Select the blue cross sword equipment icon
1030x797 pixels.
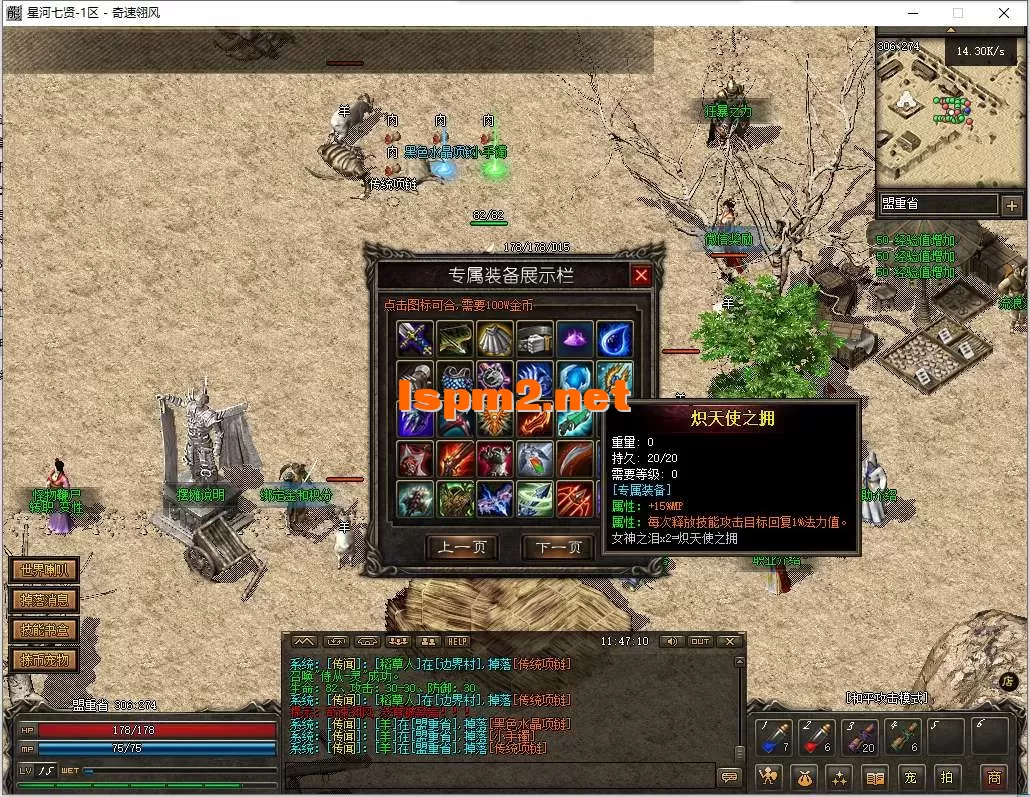[x=413, y=338]
